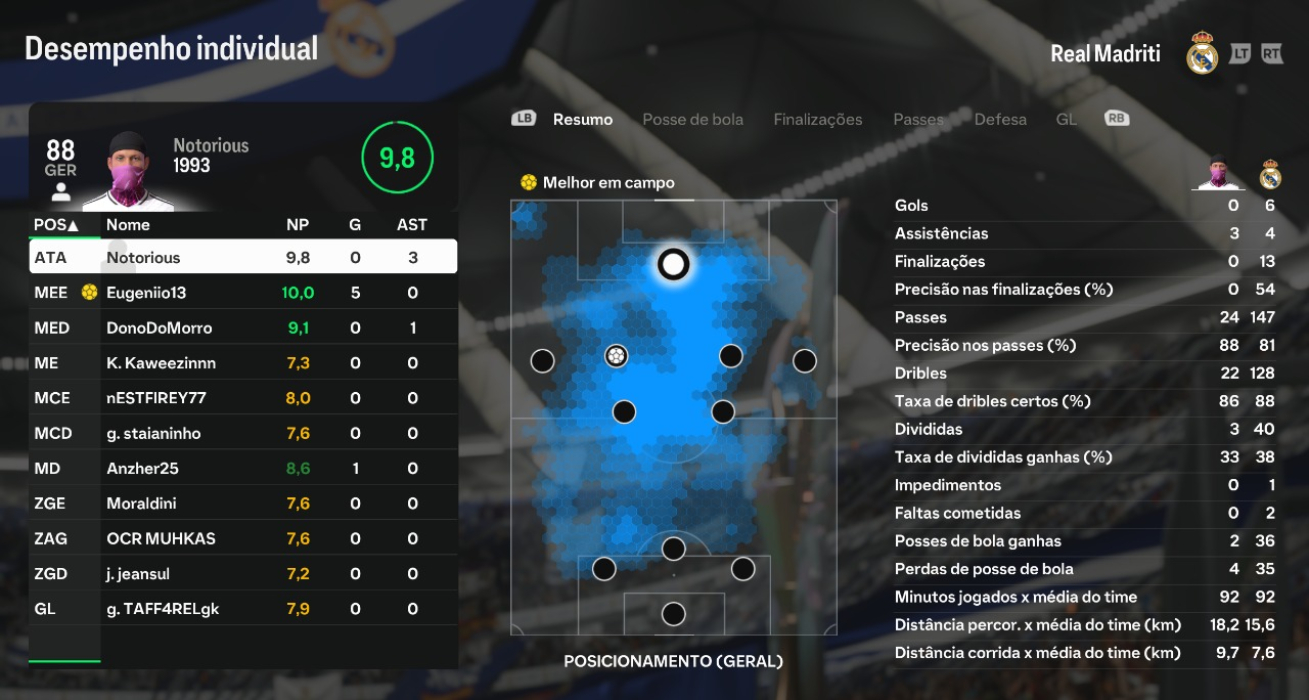Select the Passes tab
Screen dimensions: 1309x700
pos(918,119)
